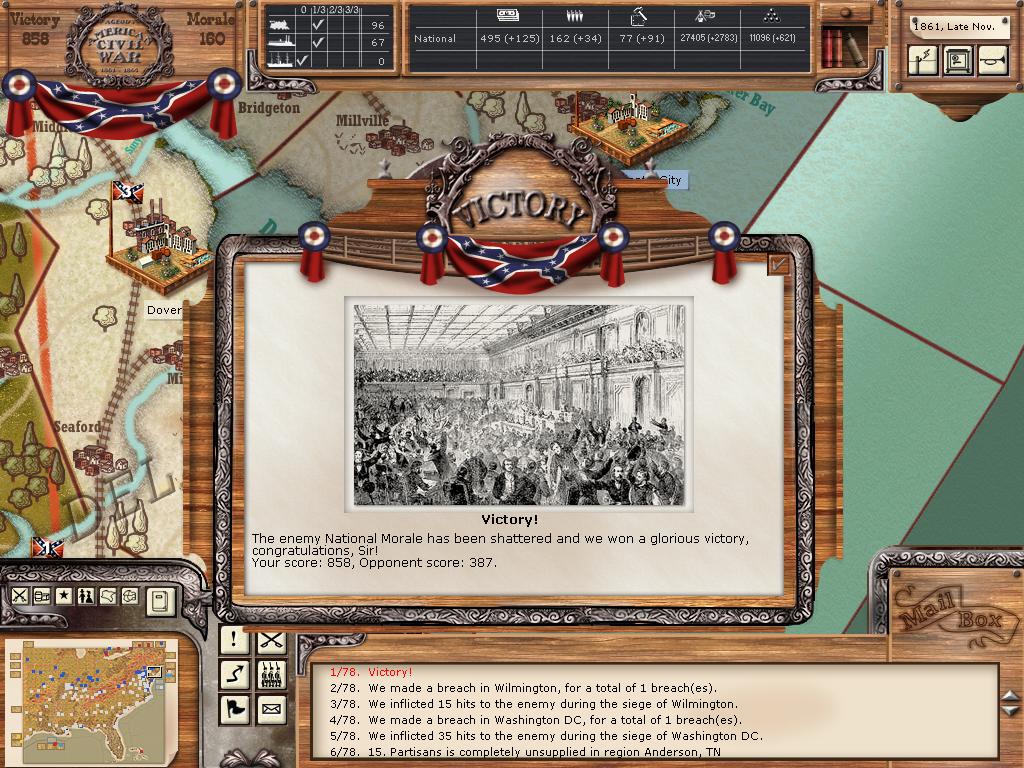Select the globe map filter

130,596
